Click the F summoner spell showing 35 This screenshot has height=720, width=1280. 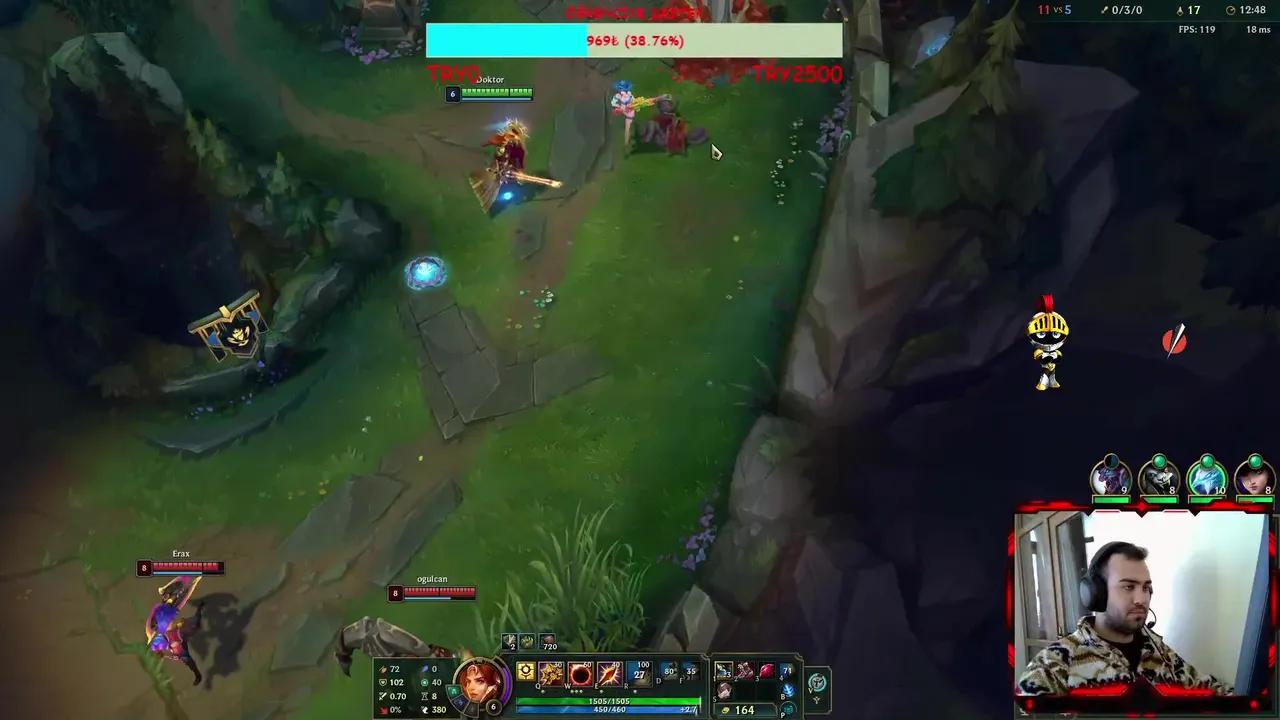691,672
